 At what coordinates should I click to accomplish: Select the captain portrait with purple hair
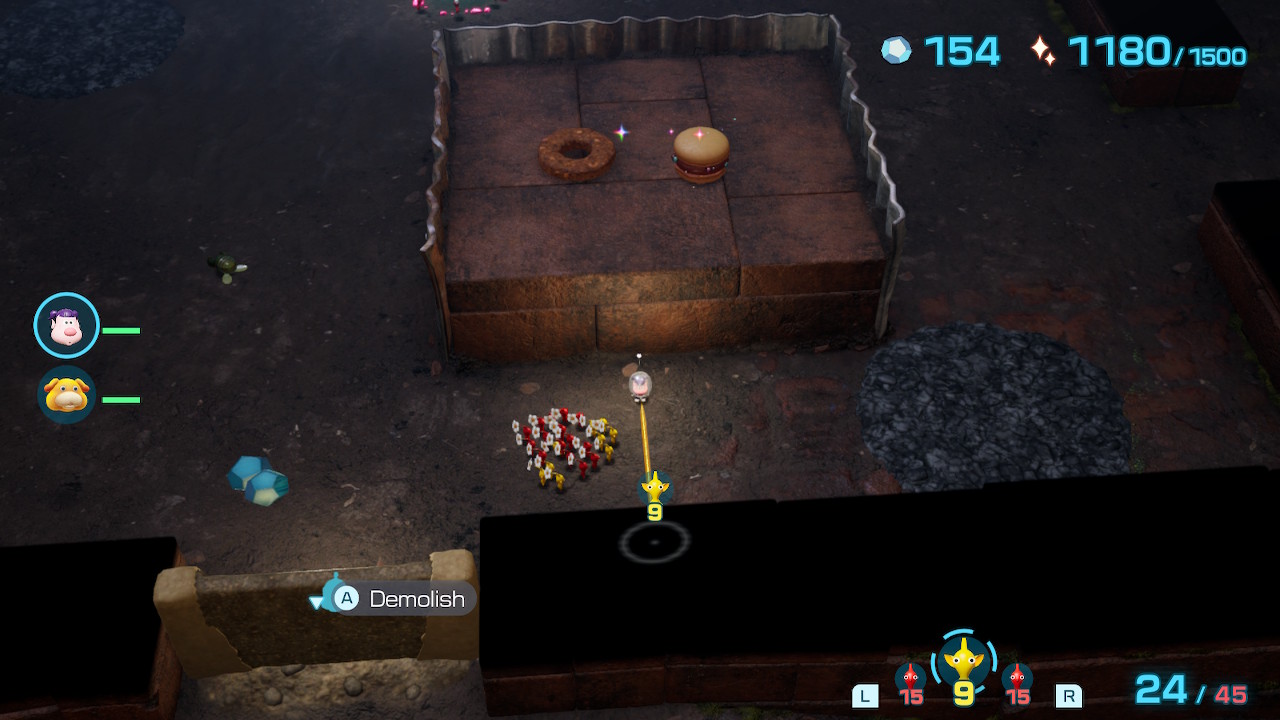(x=66, y=325)
